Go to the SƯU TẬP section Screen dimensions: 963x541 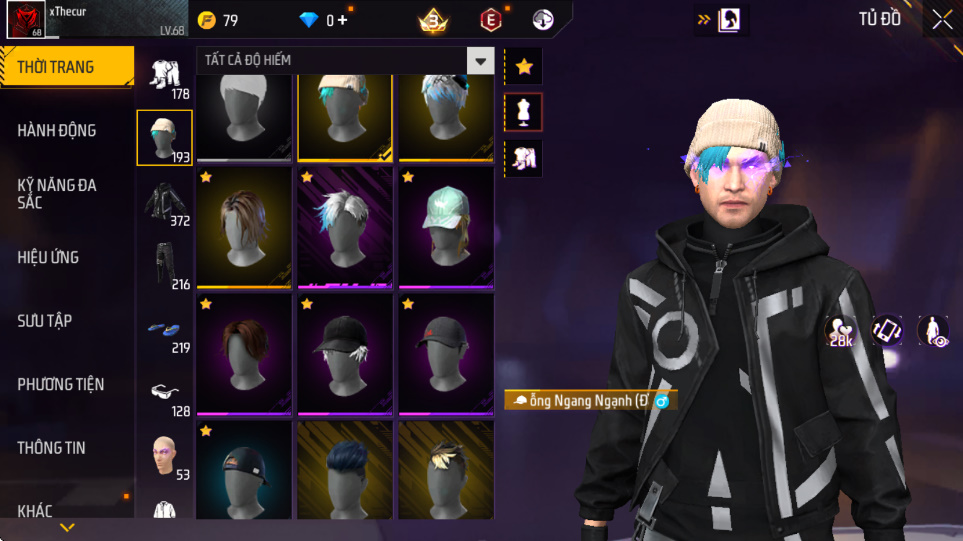pos(45,320)
